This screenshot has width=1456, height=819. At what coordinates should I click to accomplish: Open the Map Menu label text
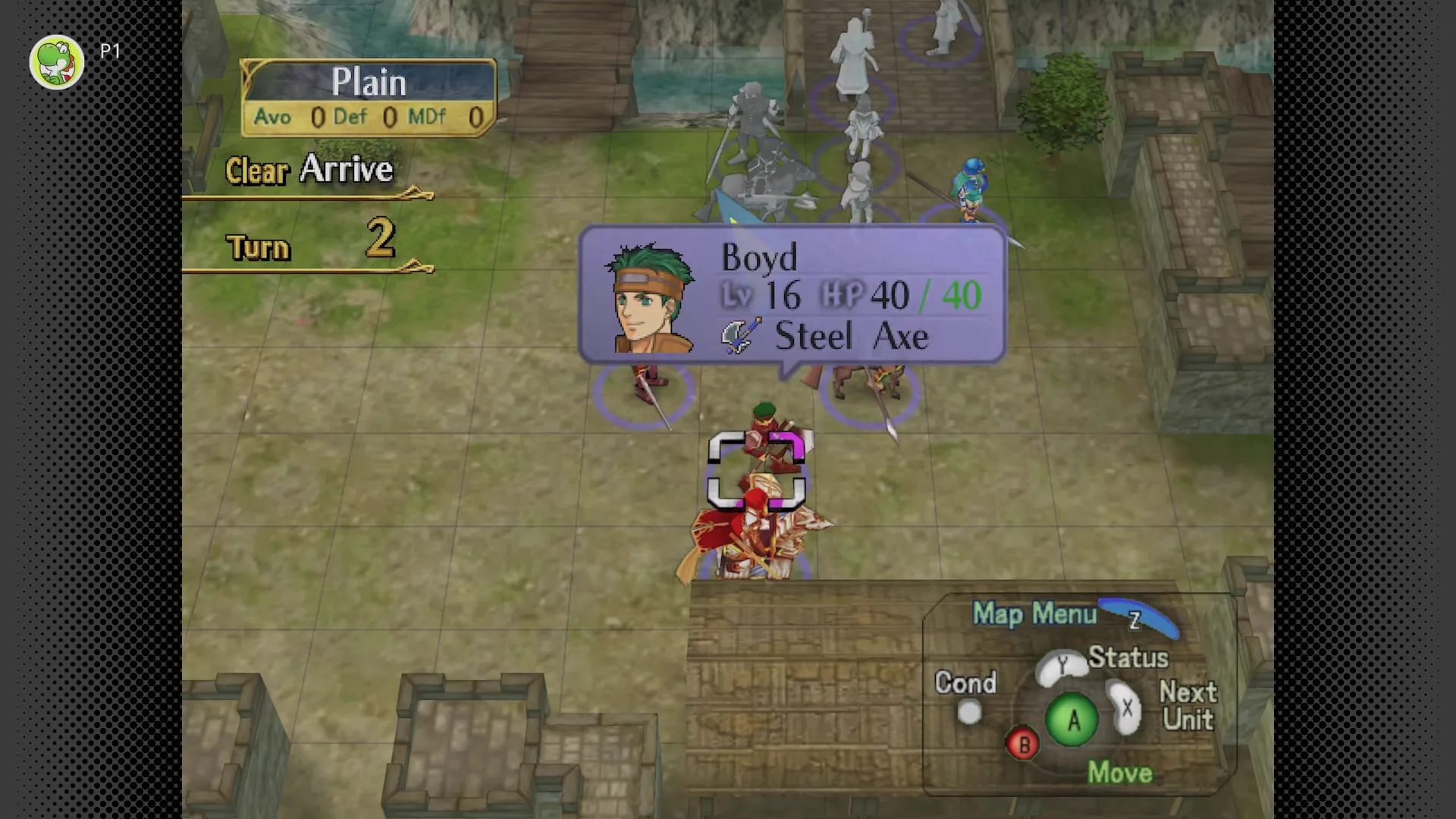point(1035,615)
